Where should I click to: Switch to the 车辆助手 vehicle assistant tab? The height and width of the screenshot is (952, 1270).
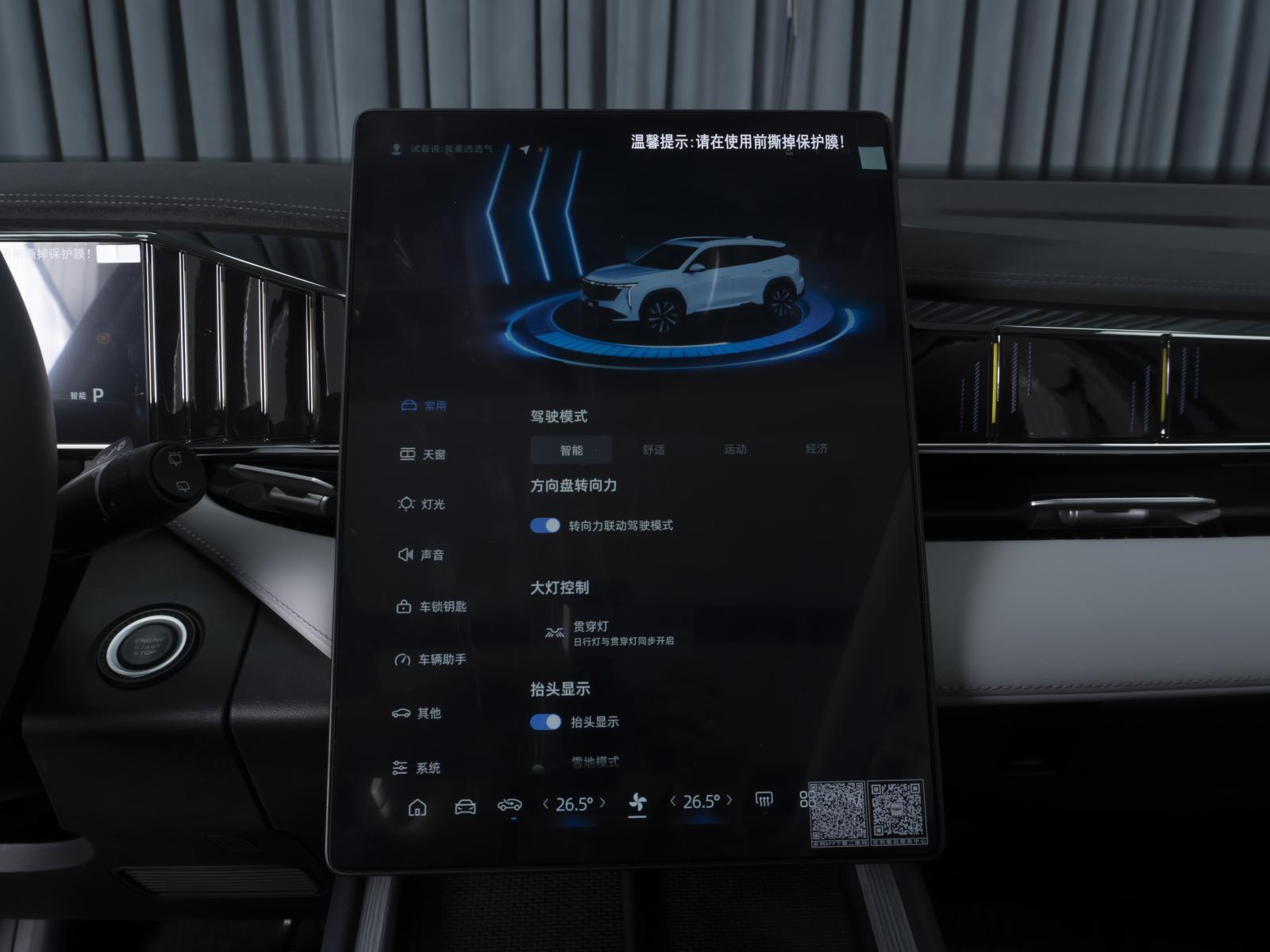pyautogui.click(x=431, y=659)
